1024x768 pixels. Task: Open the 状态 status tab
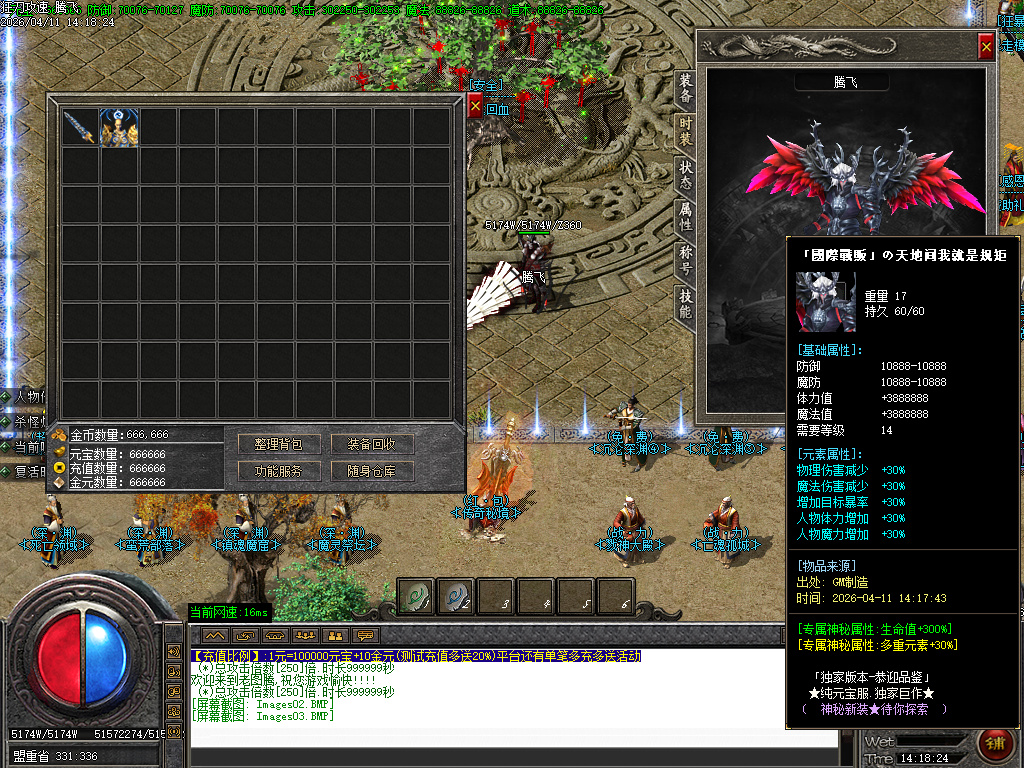(x=685, y=170)
